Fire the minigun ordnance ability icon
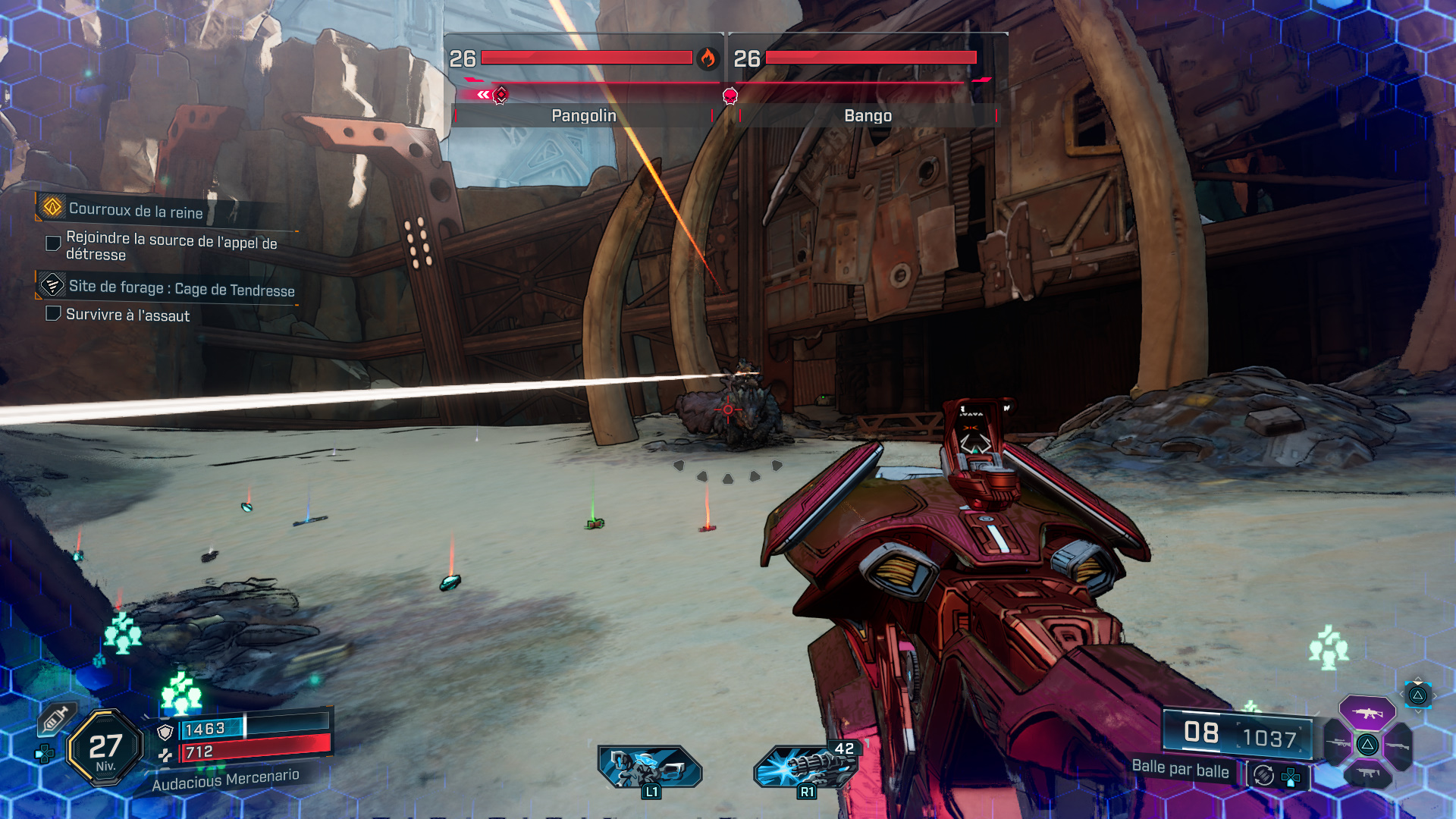Screen dimensions: 1456x819 click(805, 766)
